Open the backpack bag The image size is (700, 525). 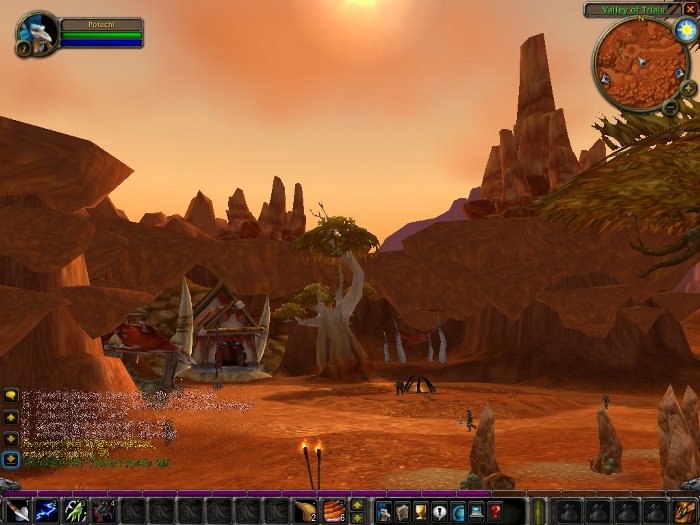(x=685, y=511)
